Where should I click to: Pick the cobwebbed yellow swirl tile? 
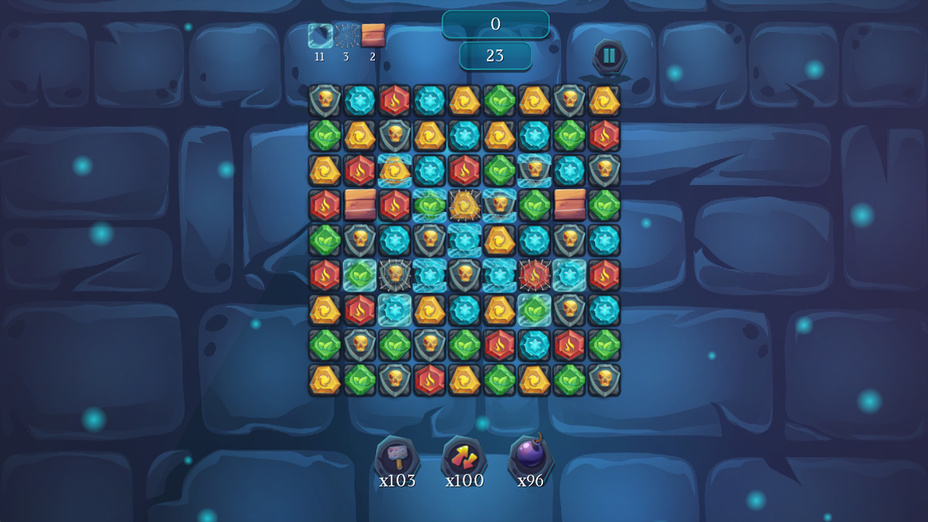point(464,205)
